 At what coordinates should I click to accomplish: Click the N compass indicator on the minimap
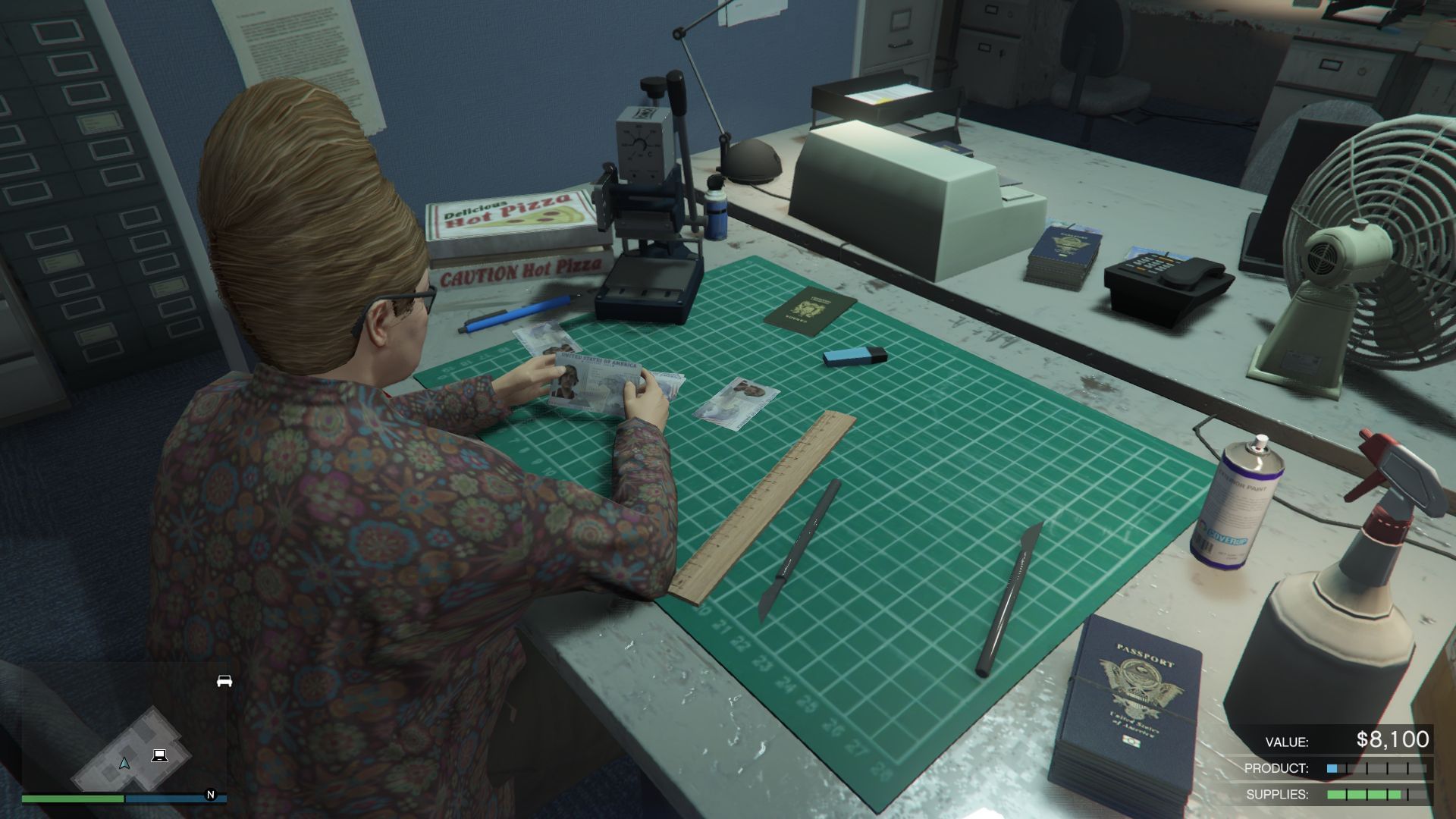[209, 796]
